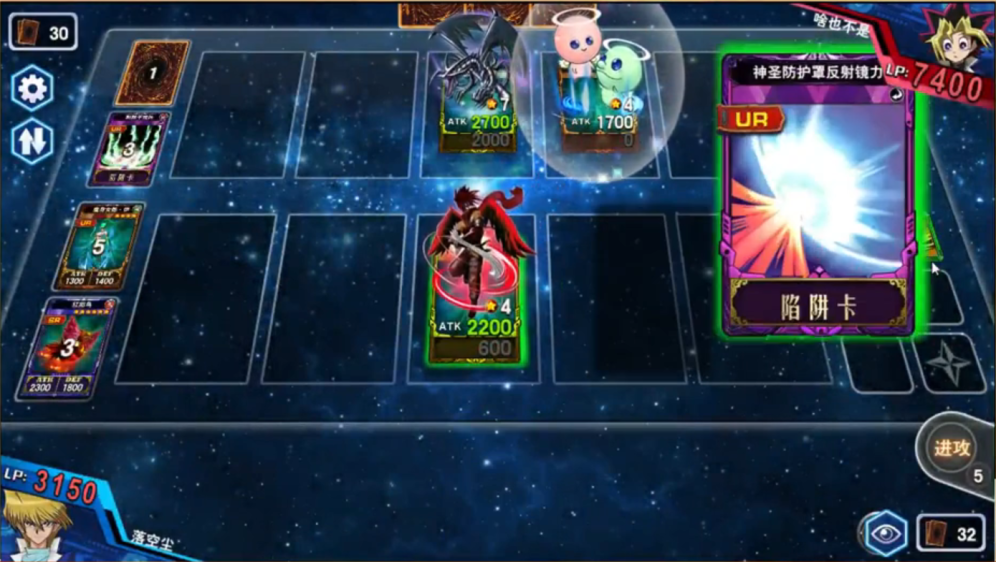Click the up-down arrows hexagon button
Screen dimensions: 996x562
pyautogui.click(x=32, y=140)
